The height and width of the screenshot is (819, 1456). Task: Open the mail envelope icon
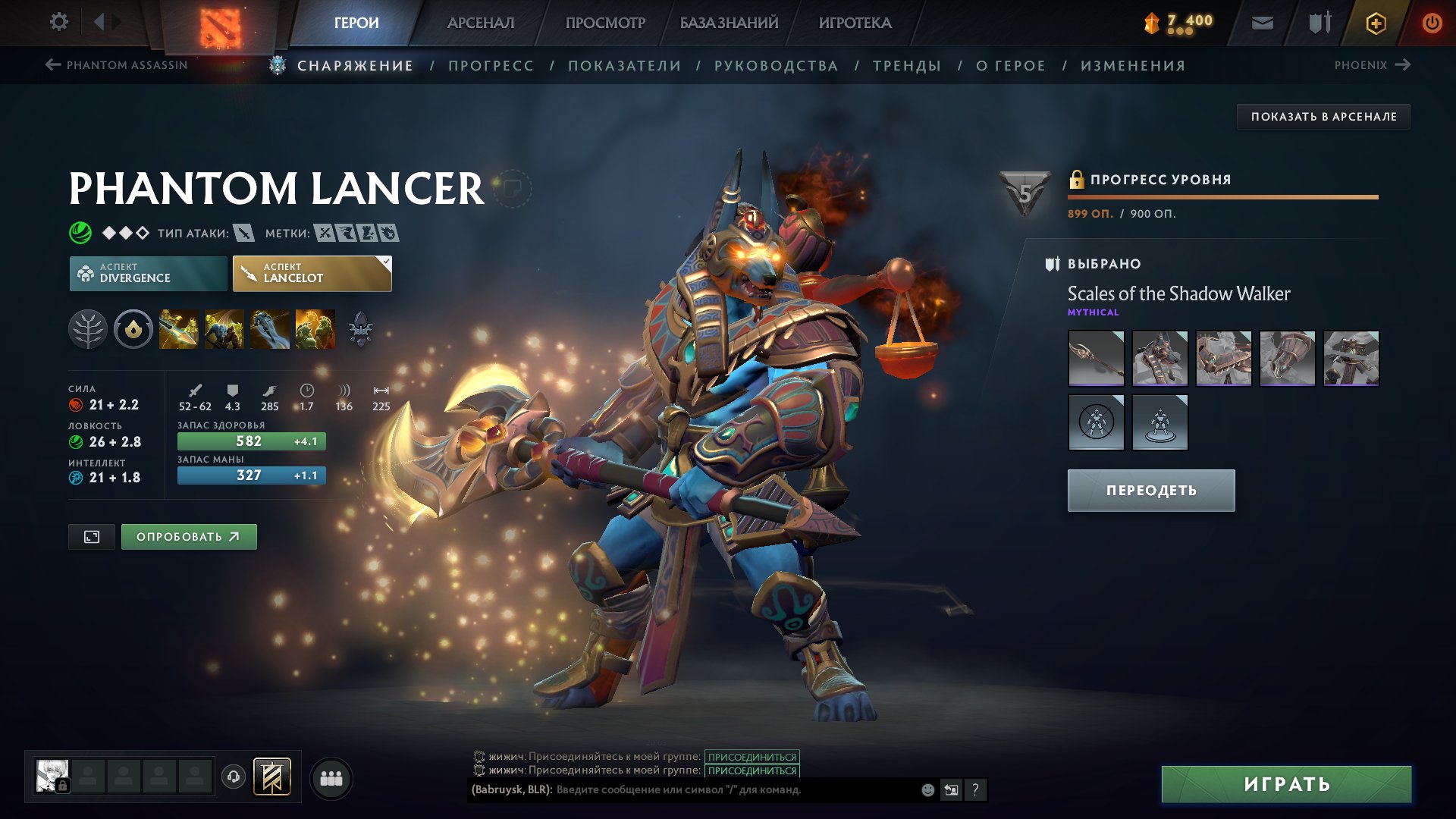(x=1263, y=23)
